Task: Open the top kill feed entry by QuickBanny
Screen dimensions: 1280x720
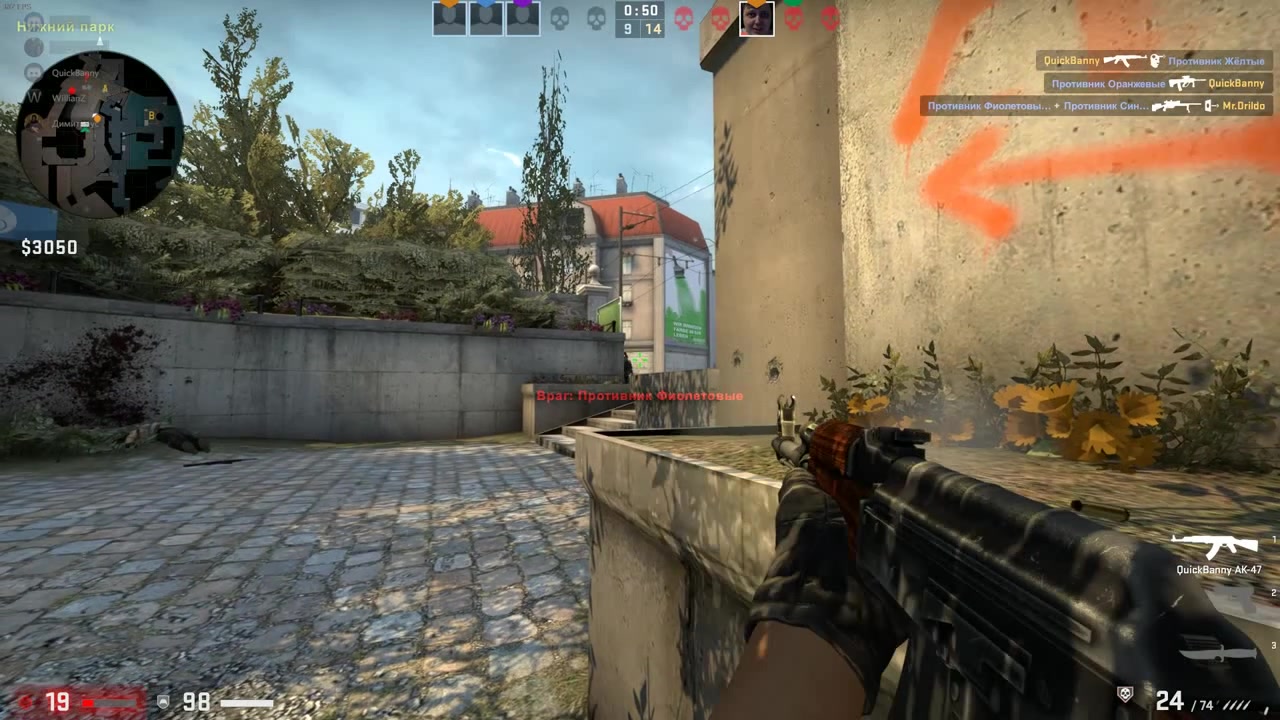Action: (1154, 61)
